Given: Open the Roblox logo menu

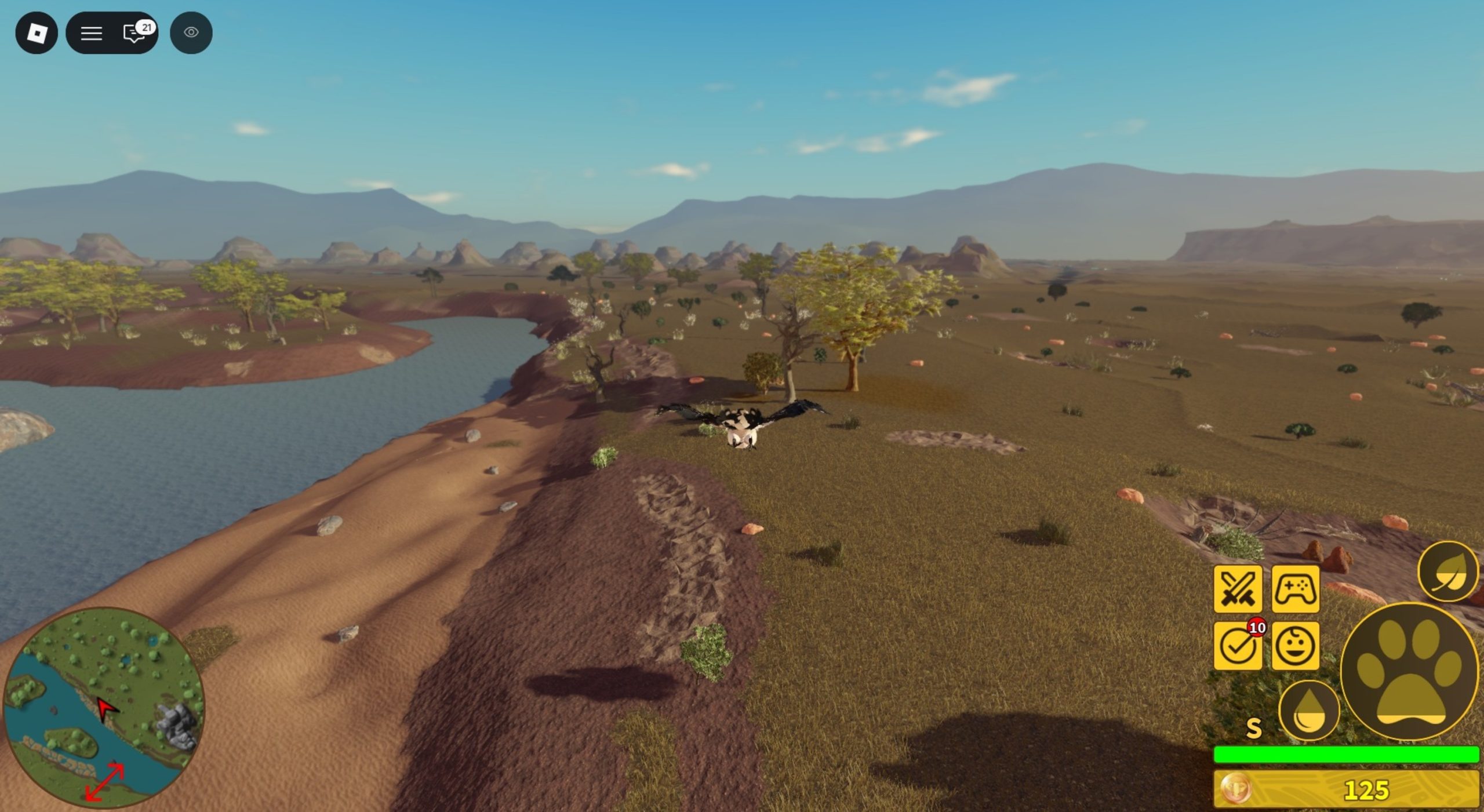Looking at the screenshot, I should click(37, 33).
